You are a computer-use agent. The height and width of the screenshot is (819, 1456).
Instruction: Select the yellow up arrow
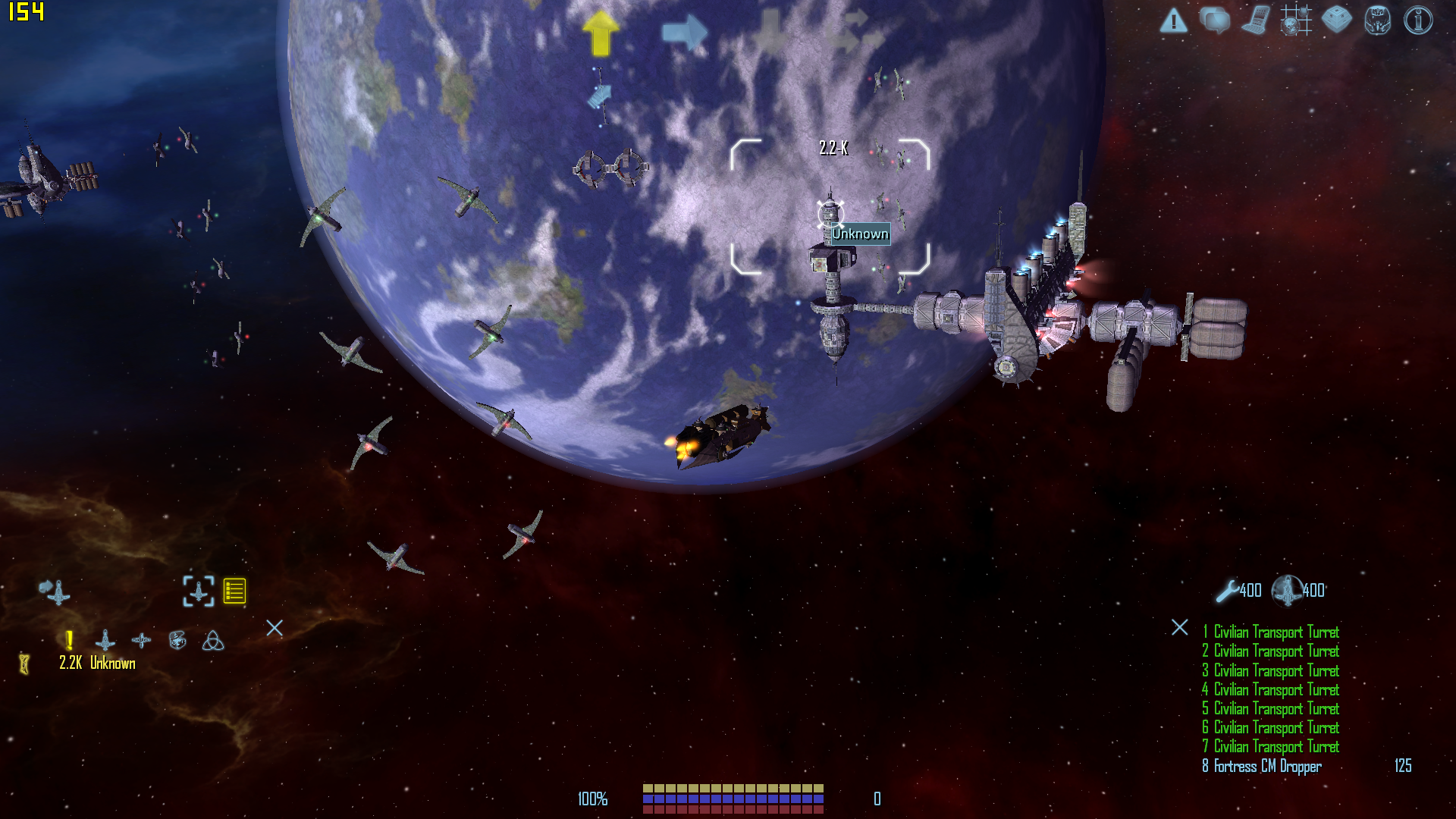point(601,33)
